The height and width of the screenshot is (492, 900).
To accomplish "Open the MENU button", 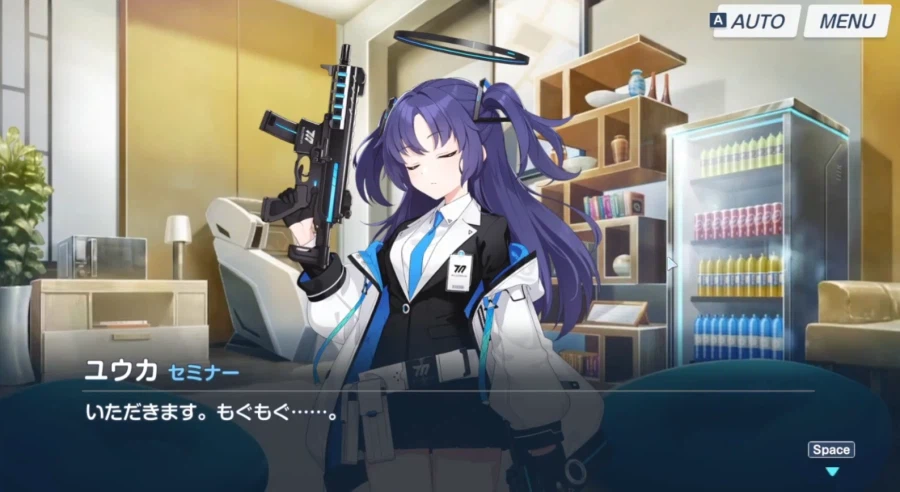I will point(847,21).
